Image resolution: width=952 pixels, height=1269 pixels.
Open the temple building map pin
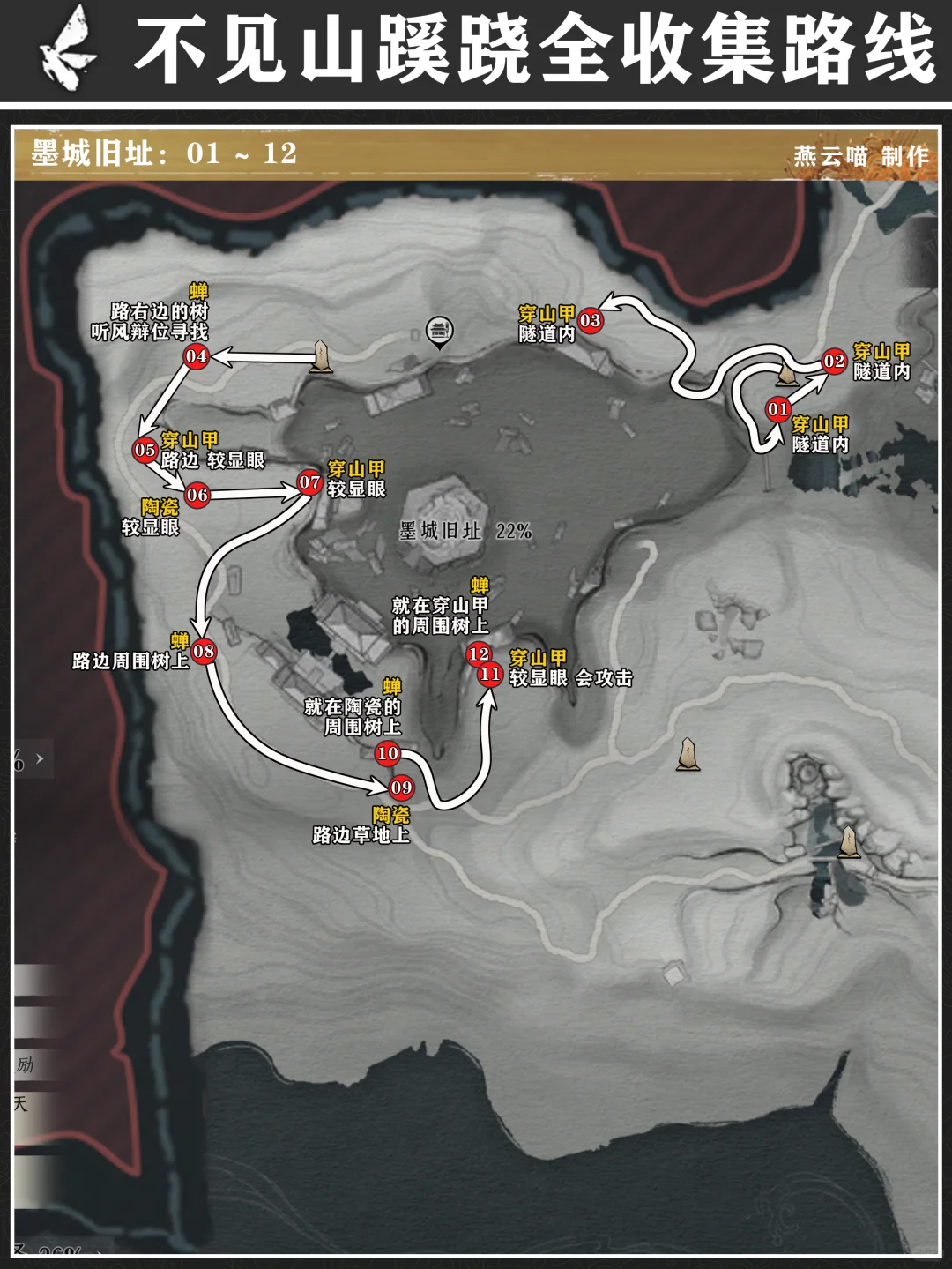438,332
